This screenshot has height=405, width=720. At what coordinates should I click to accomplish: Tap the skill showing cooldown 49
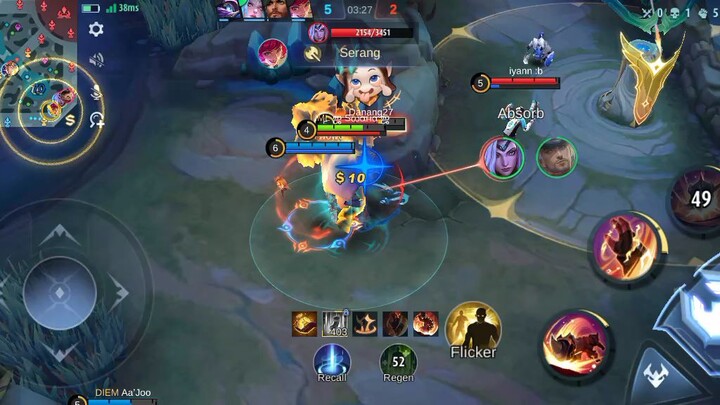(698, 200)
